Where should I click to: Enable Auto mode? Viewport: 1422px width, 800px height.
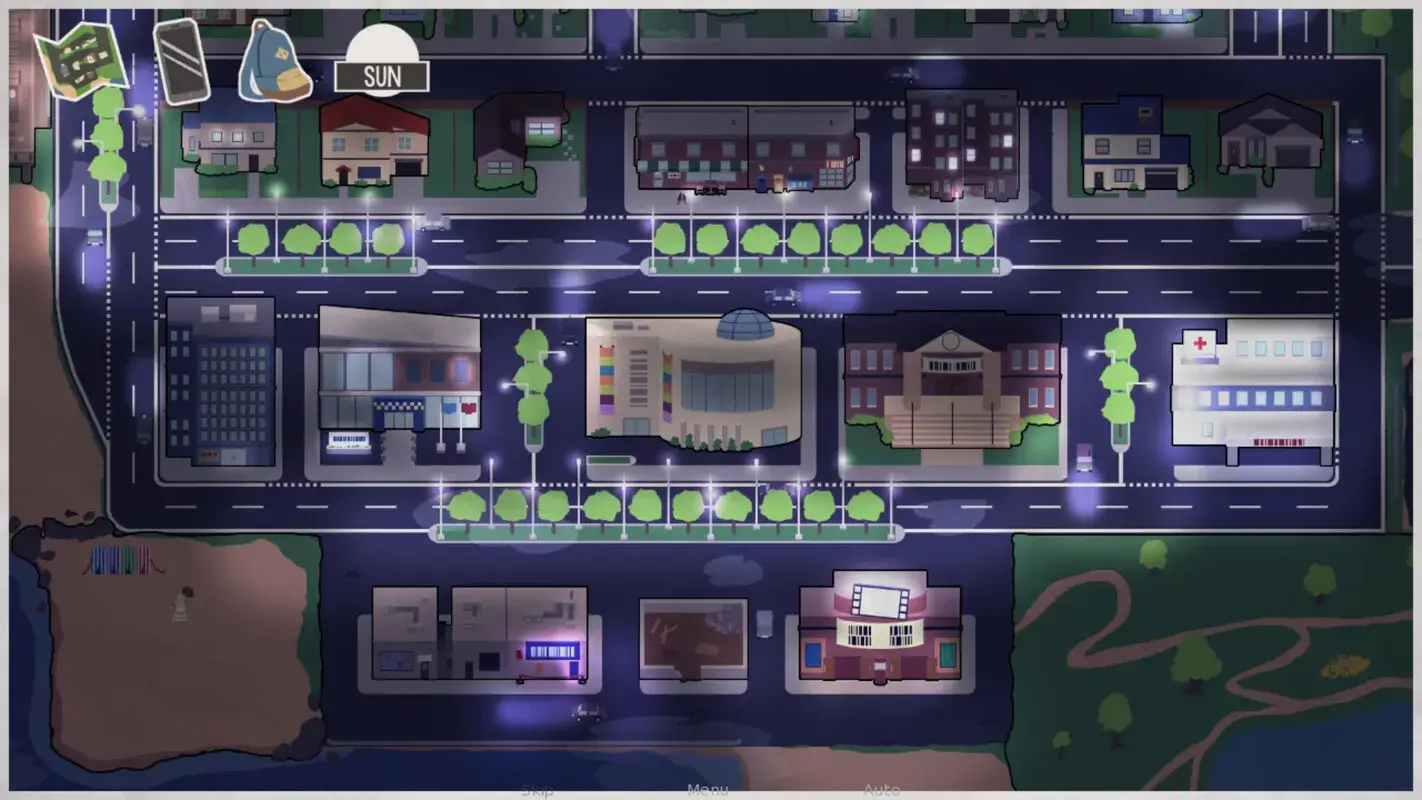tap(878, 790)
